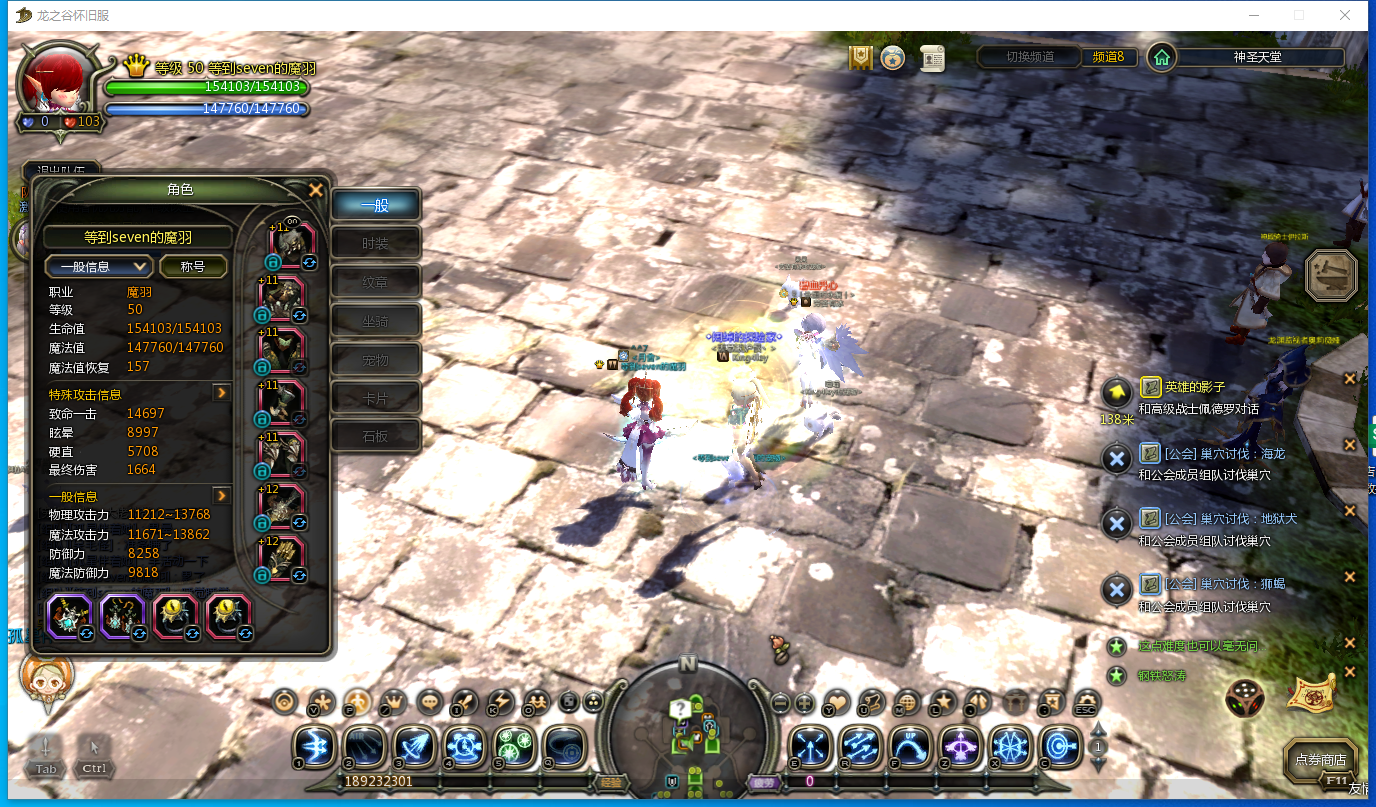Open the 石板 tab

point(376,436)
